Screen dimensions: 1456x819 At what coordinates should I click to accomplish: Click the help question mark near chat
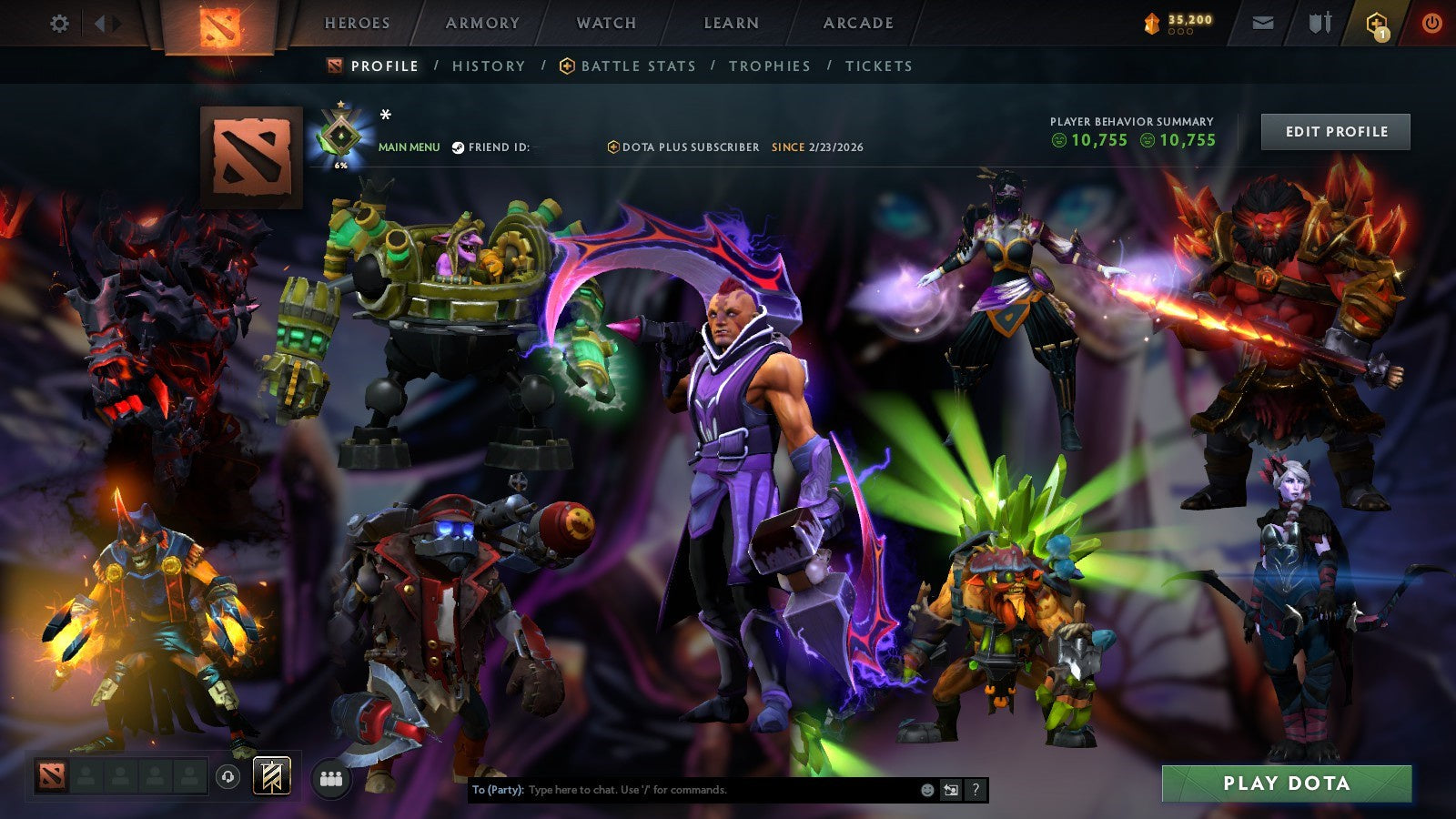975,790
